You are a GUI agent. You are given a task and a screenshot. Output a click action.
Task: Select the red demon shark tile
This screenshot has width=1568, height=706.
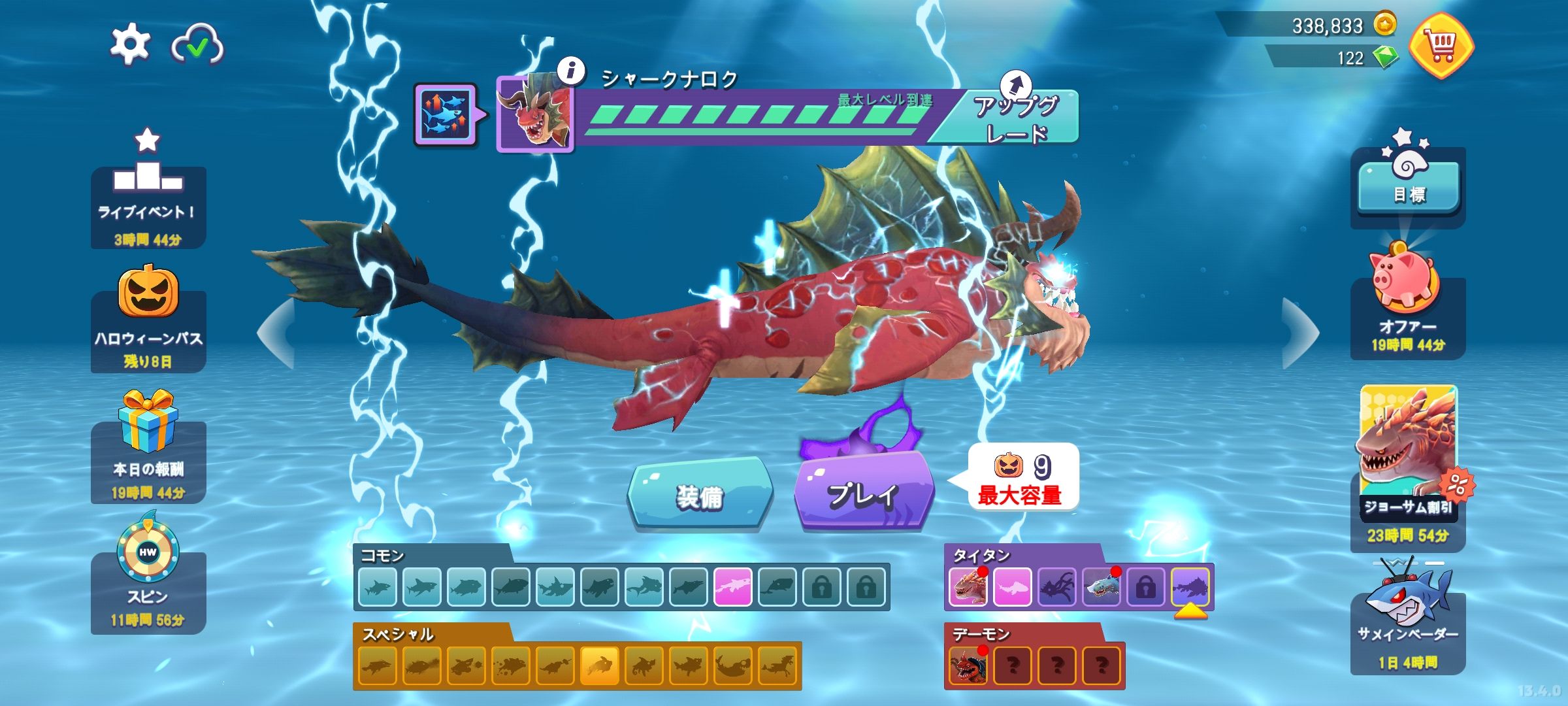click(968, 665)
